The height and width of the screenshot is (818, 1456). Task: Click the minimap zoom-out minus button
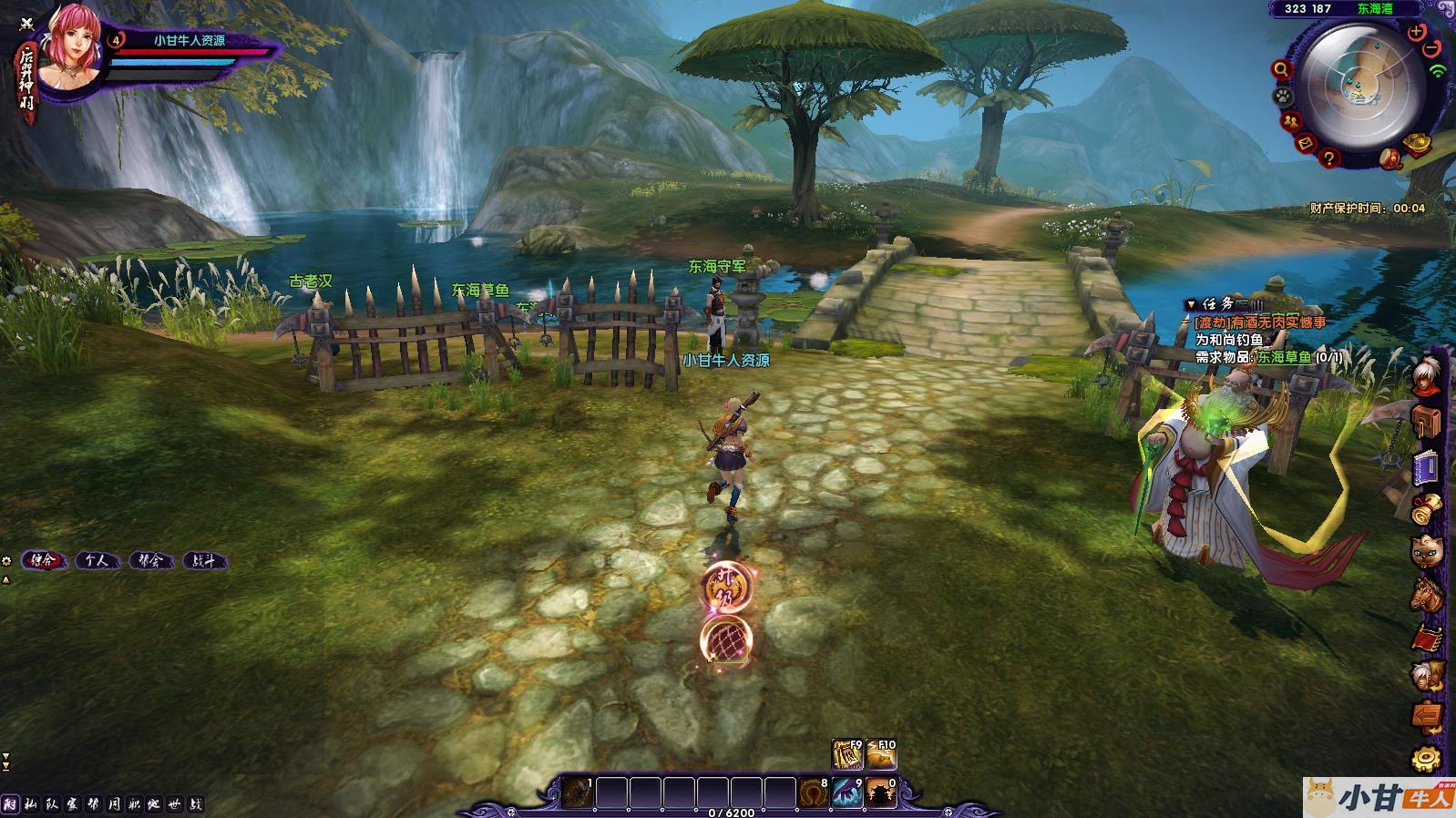click(1431, 47)
